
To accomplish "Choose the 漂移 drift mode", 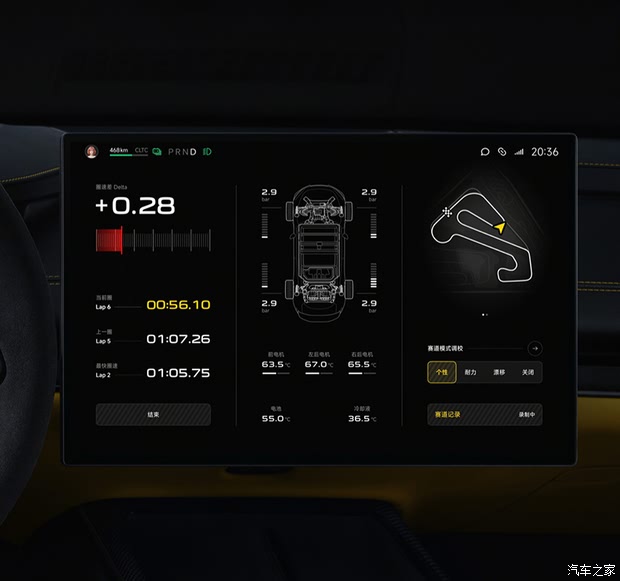I will (x=499, y=372).
